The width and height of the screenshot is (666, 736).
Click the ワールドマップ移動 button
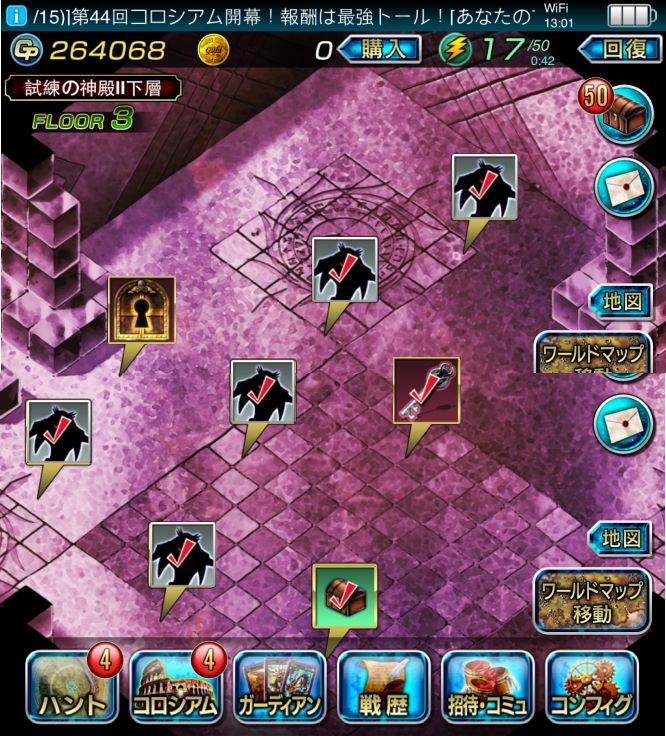pyautogui.click(x=591, y=602)
